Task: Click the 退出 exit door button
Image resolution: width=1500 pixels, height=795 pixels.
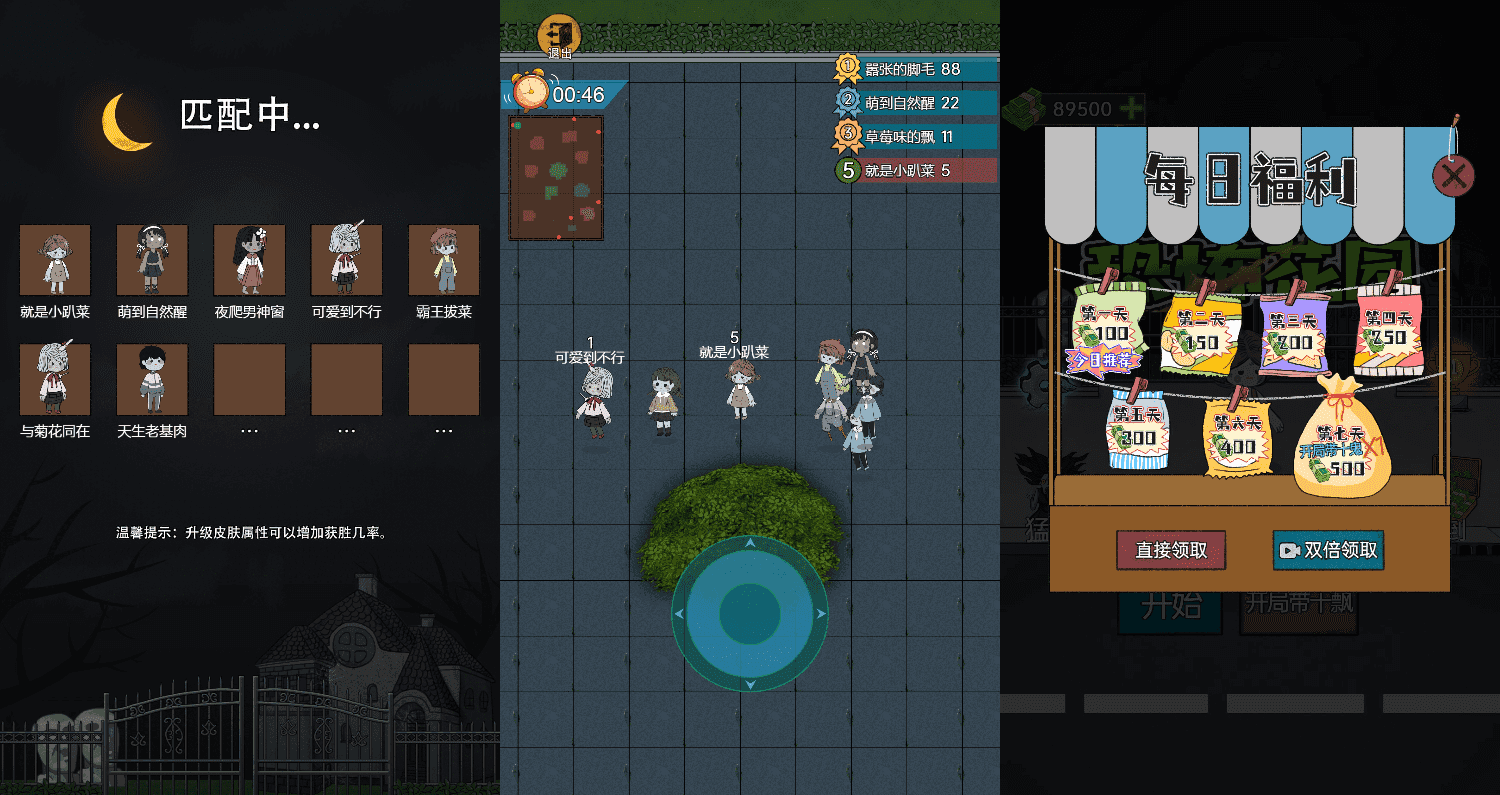Action: pyautogui.click(x=559, y=36)
